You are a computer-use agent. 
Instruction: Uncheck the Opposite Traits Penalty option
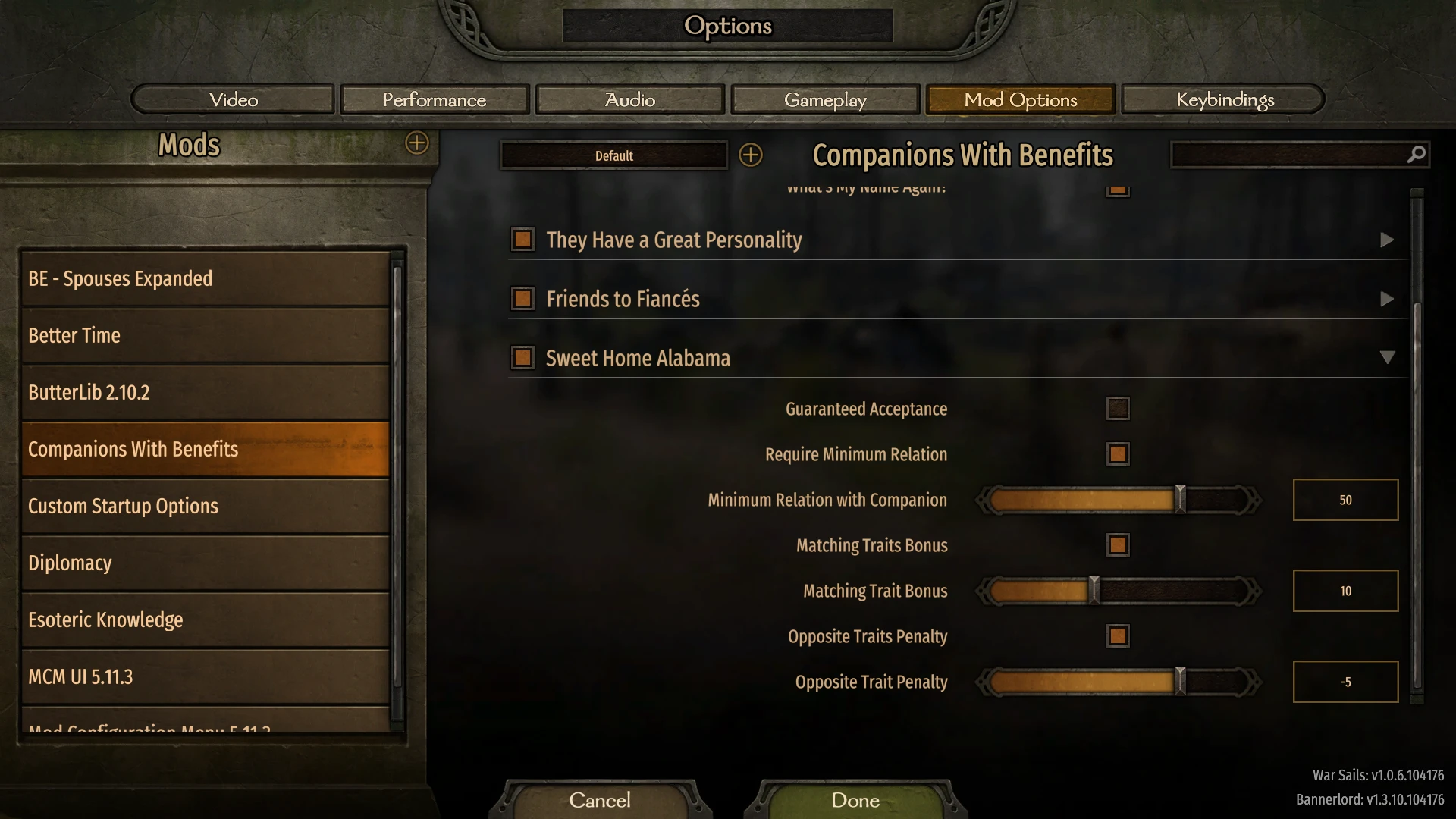coord(1118,635)
